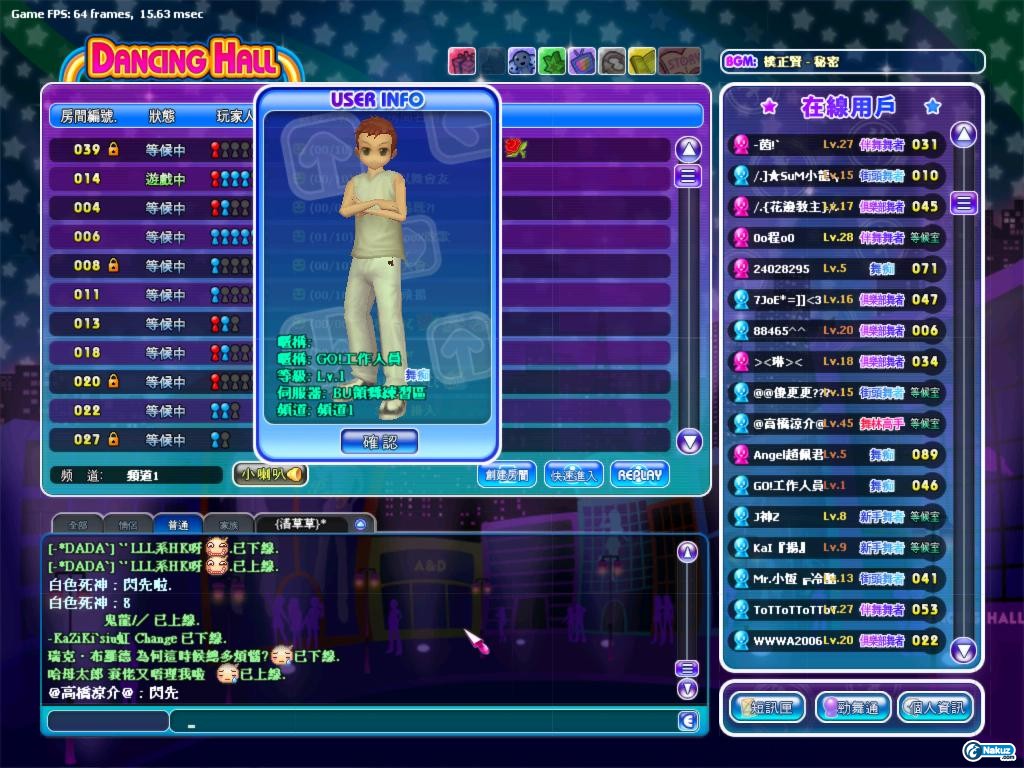Confirm the User Info dialog with 確認
Screen dimensions: 1024x768
point(379,441)
